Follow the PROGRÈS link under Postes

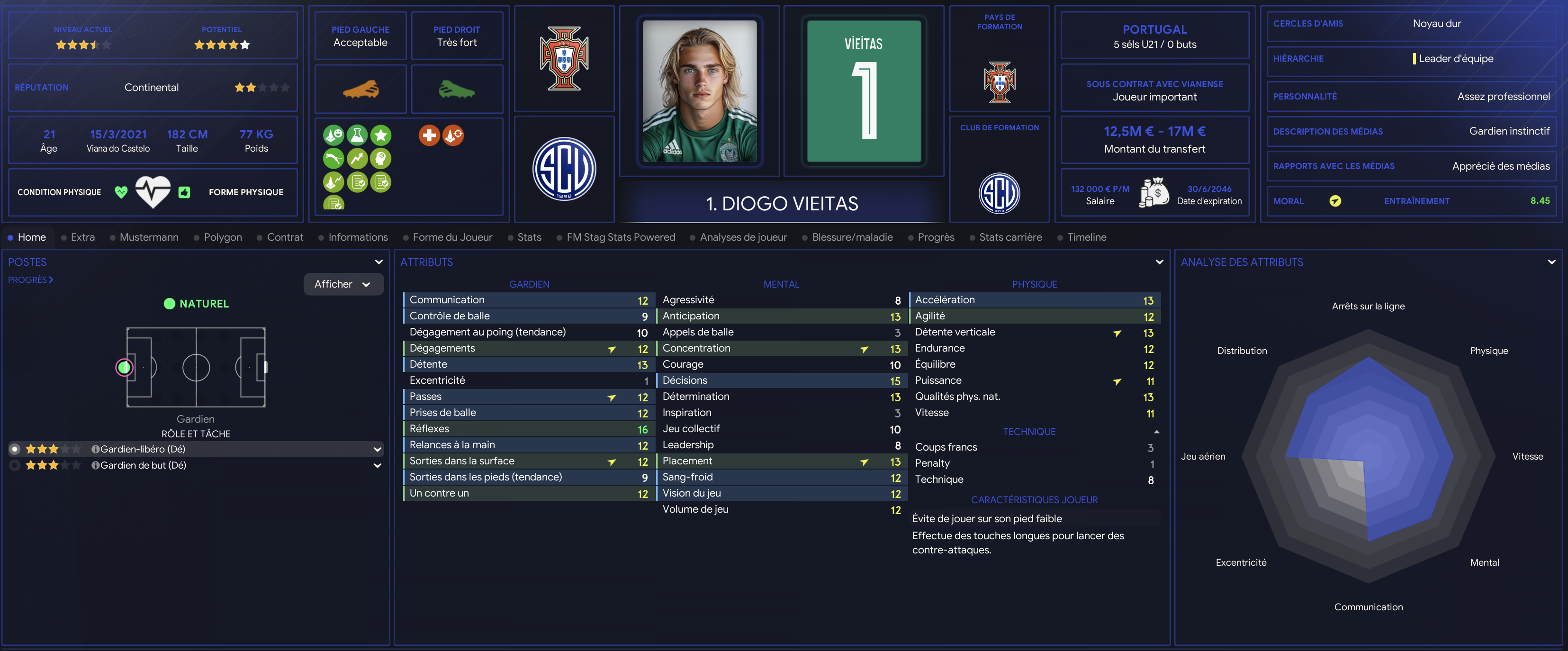click(x=30, y=280)
